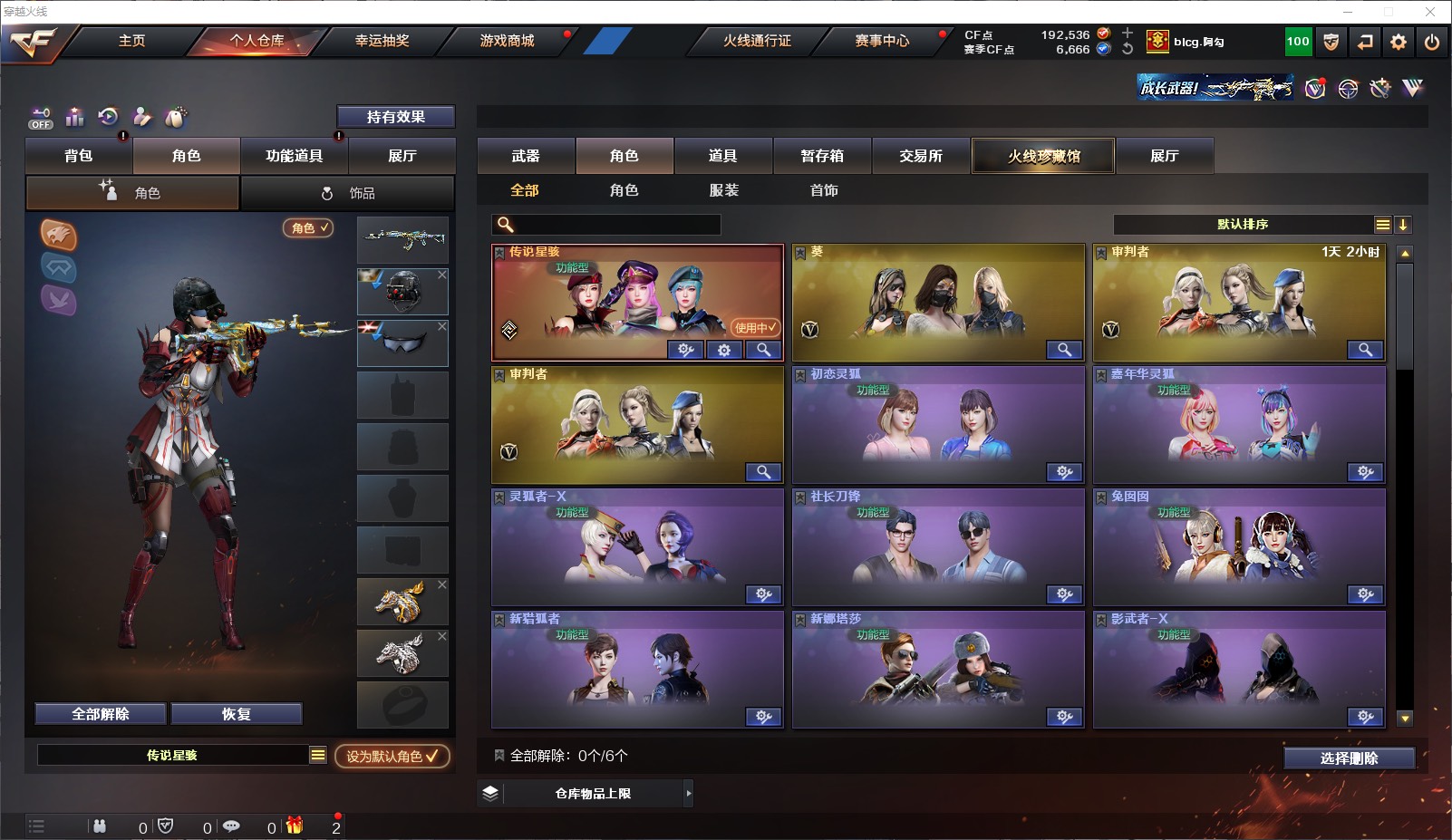This screenshot has height=840, width=1452.
Task: Open the gear settings icon on 初恋灵狐 card
Action: tap(1064, 472)
